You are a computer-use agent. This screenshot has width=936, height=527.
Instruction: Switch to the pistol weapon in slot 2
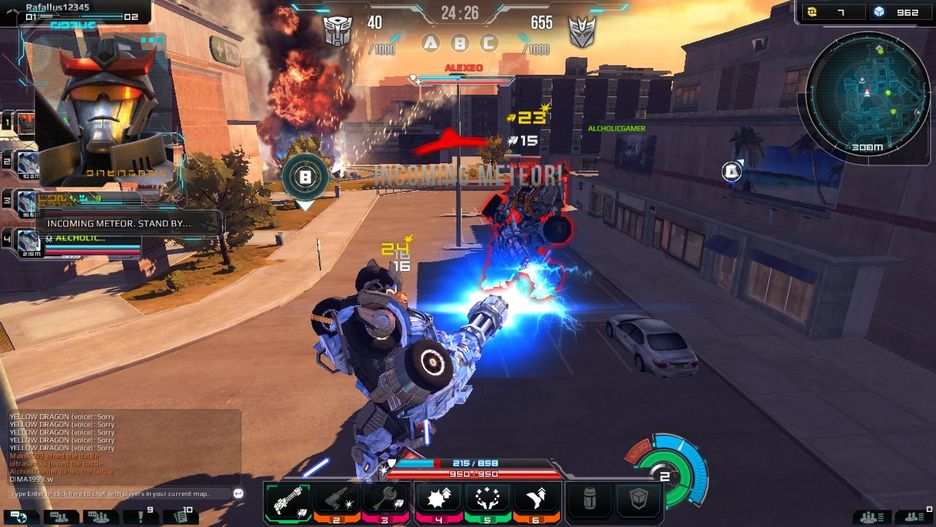point(337,501)
